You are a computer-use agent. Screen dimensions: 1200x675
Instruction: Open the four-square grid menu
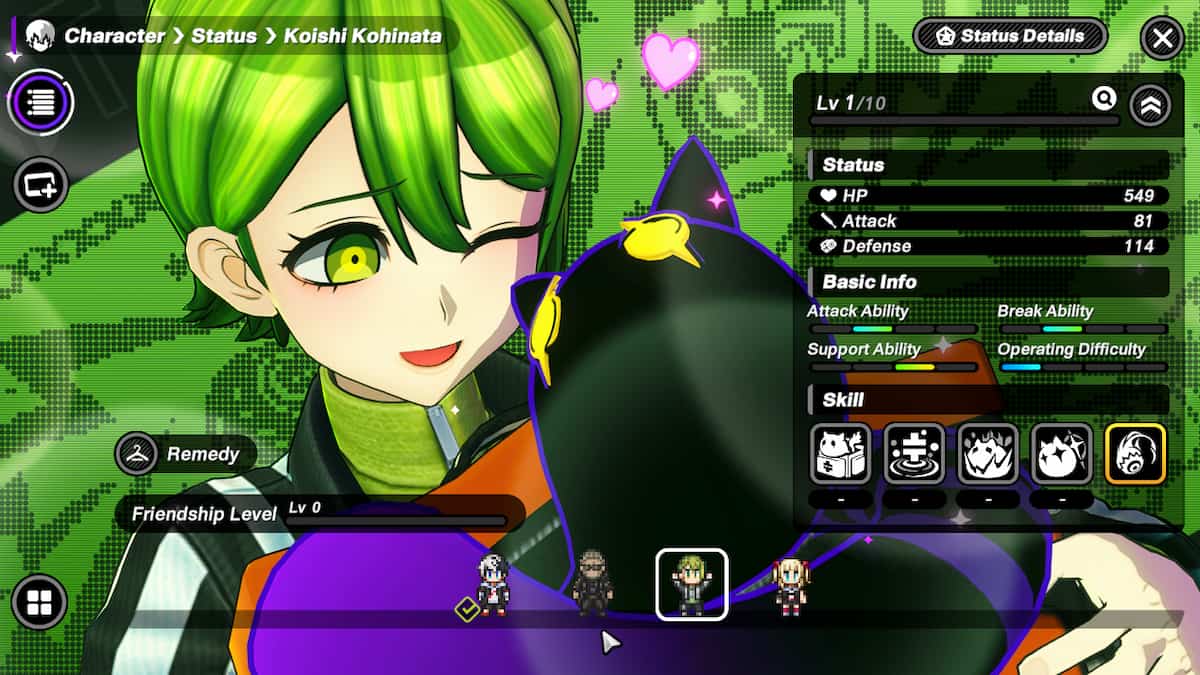tap(40, 602)
